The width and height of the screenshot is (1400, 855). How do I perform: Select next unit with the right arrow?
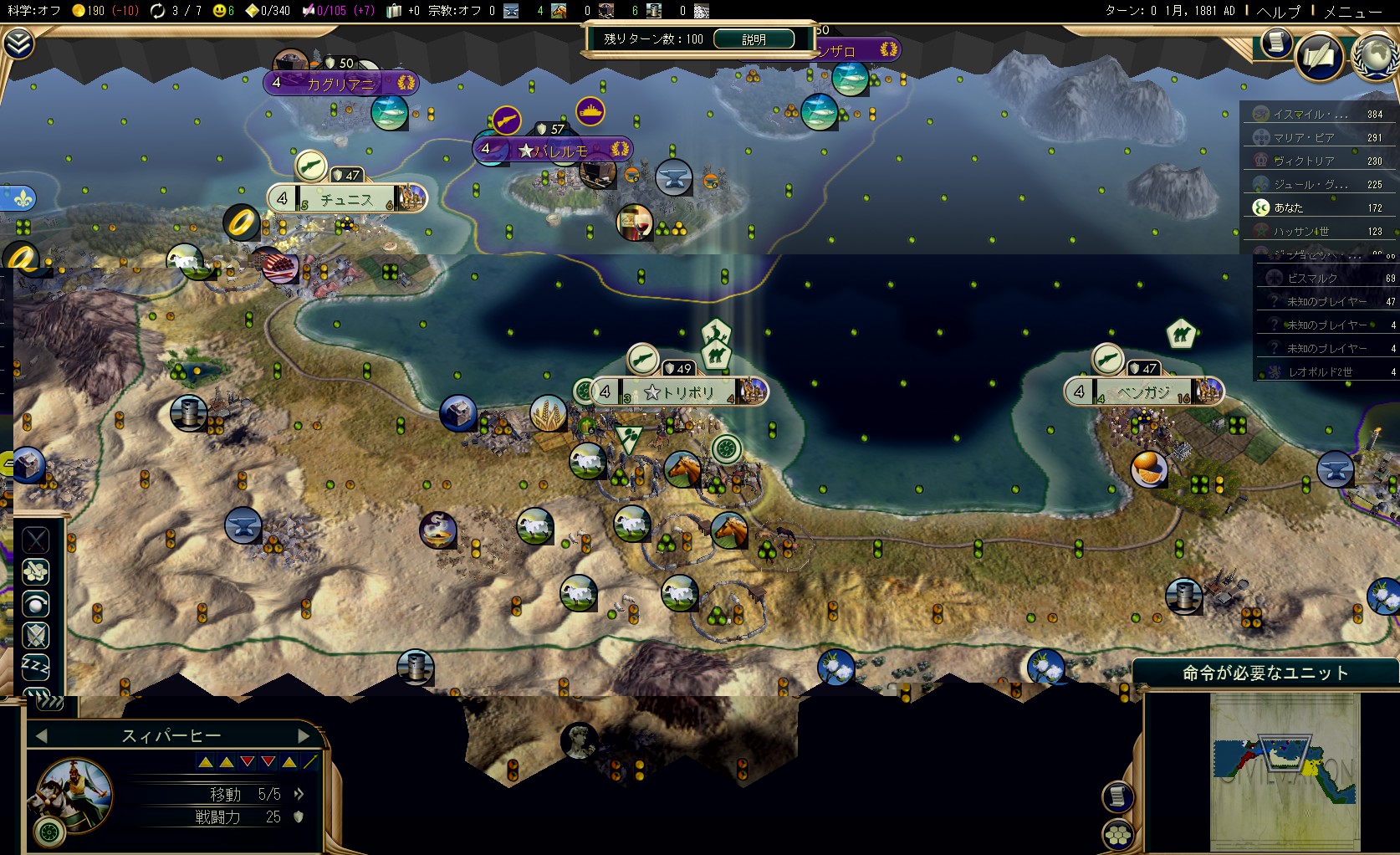(x=304, y=736)
